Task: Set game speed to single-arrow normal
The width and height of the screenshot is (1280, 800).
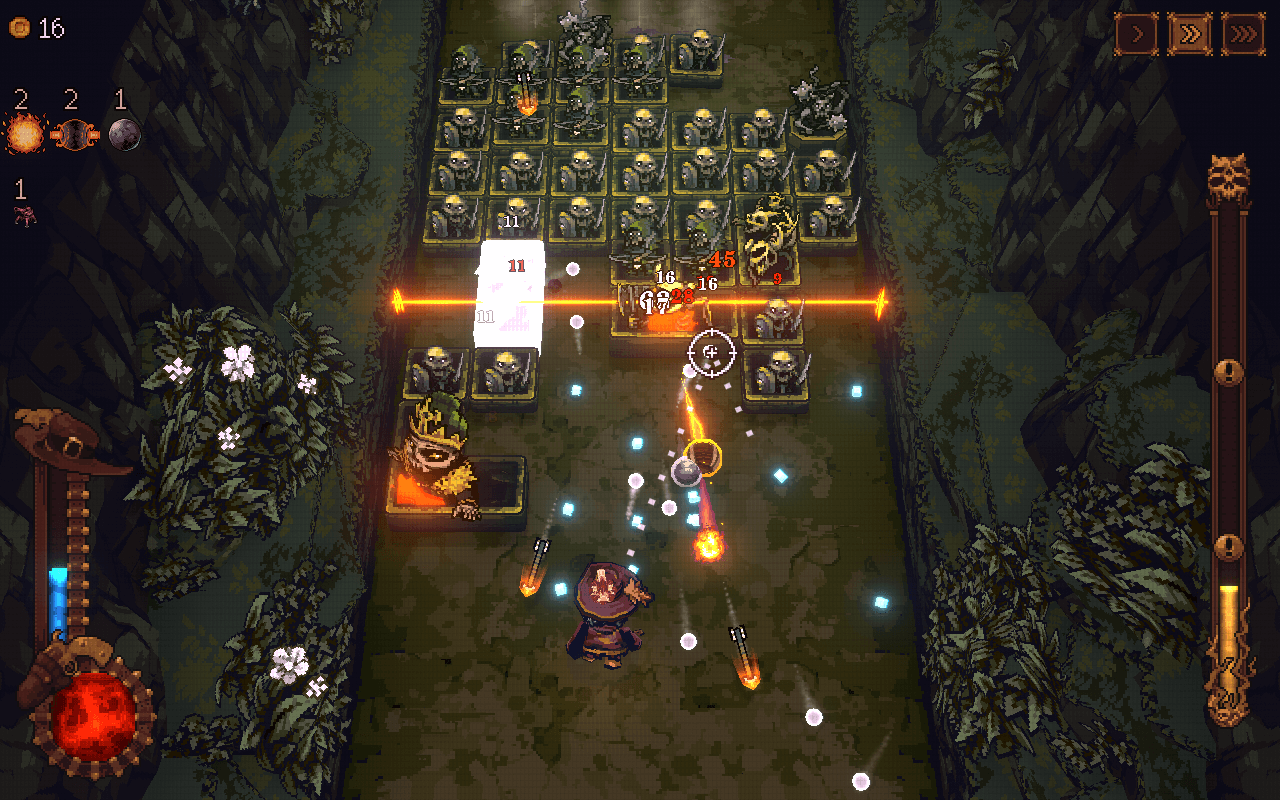Action: (x=1137, y=35)
